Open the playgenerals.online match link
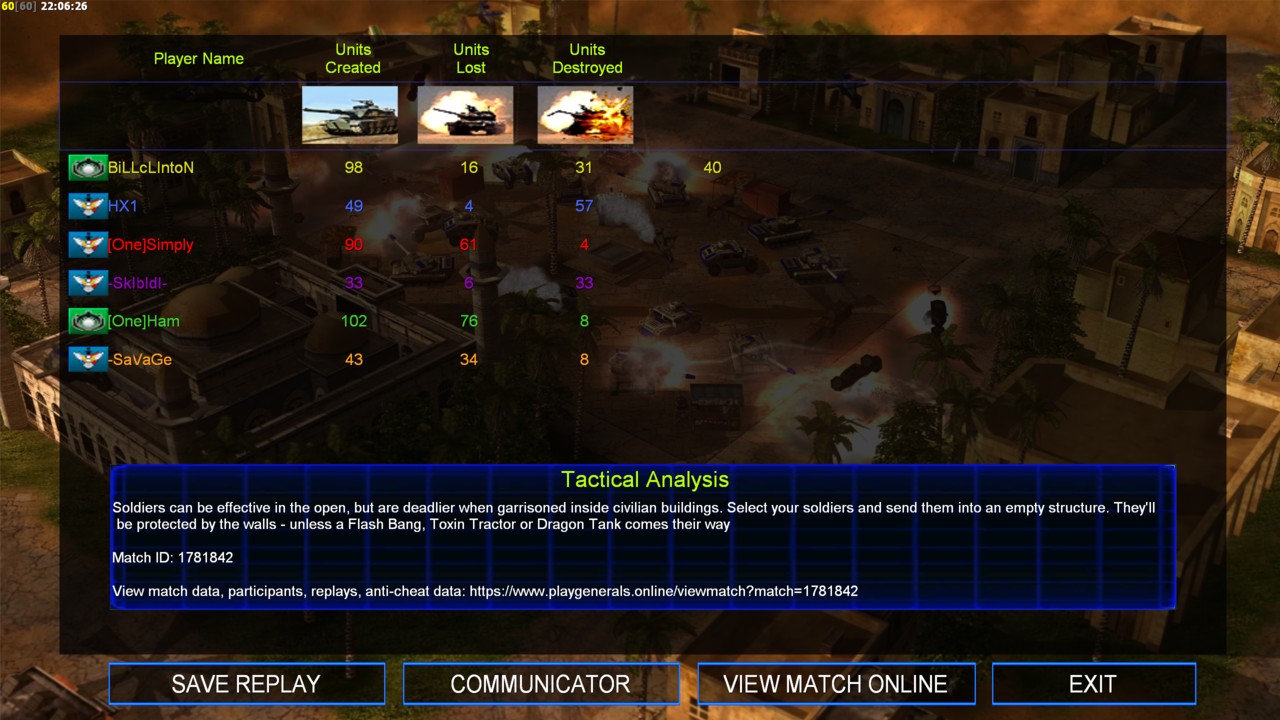Viewport: 1280px width, 720px height. pyautogui.click(x=663, y=591)
